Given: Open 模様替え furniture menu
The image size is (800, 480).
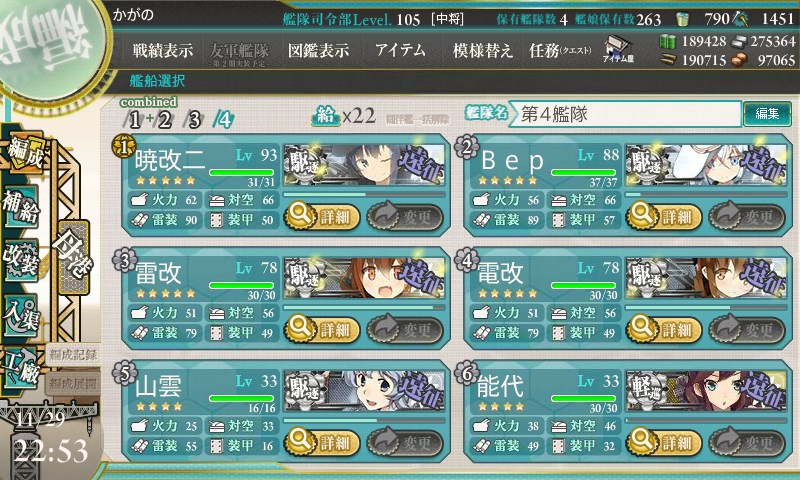Looking at the screenshot, I should click(482, 50).
